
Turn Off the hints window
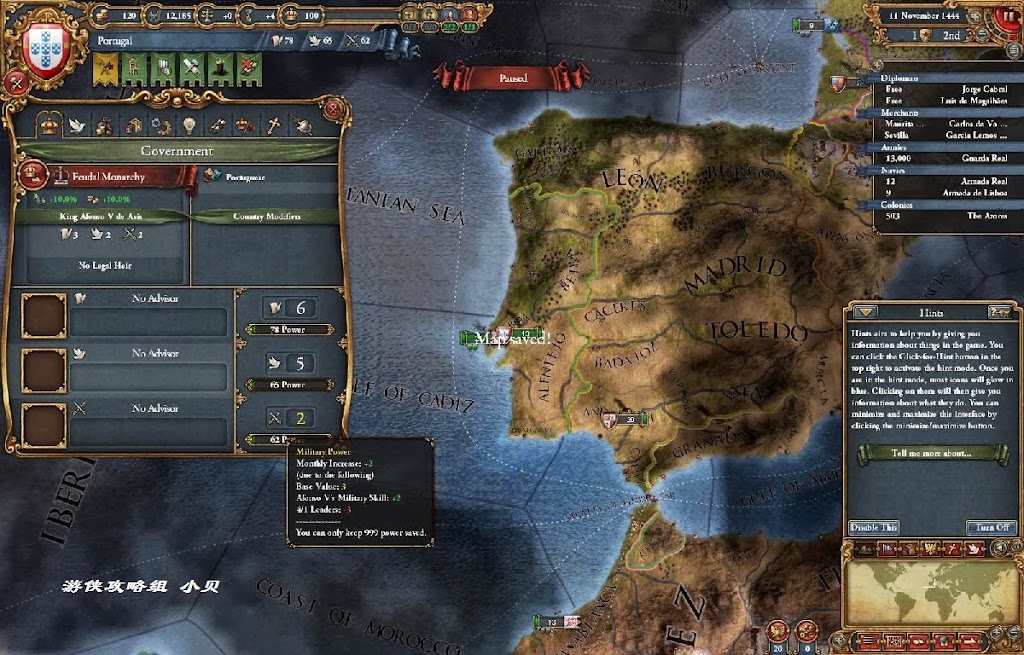[x=992, y=527]
